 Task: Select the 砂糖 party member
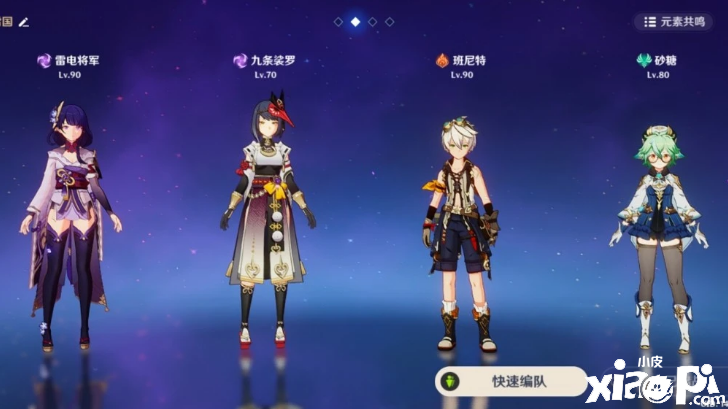(x=656, y=240)
